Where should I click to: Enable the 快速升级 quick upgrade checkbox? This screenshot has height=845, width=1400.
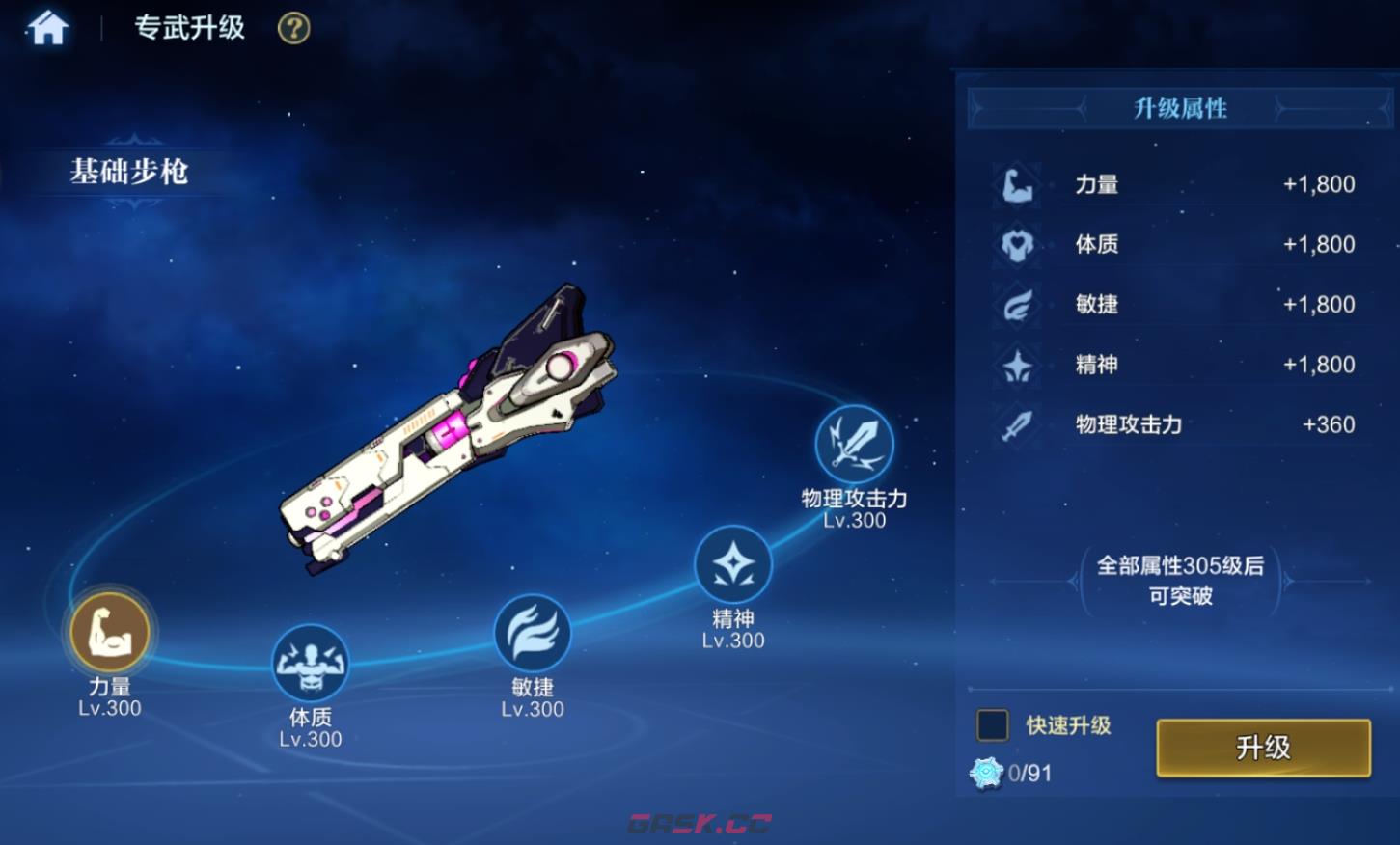[x=991, y=724]
